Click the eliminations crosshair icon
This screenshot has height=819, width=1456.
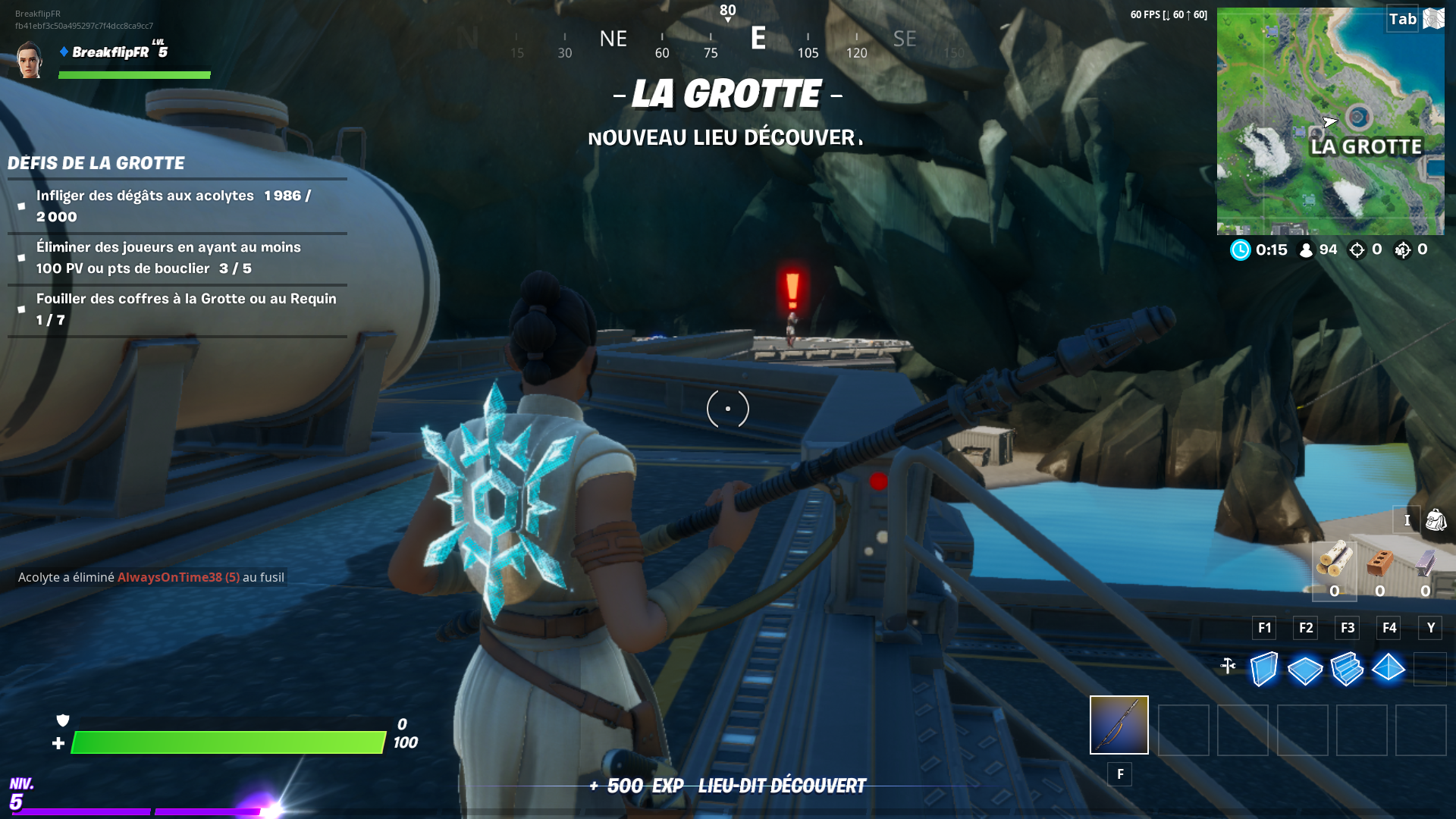pyautogui.click(x=1357, y=249)
